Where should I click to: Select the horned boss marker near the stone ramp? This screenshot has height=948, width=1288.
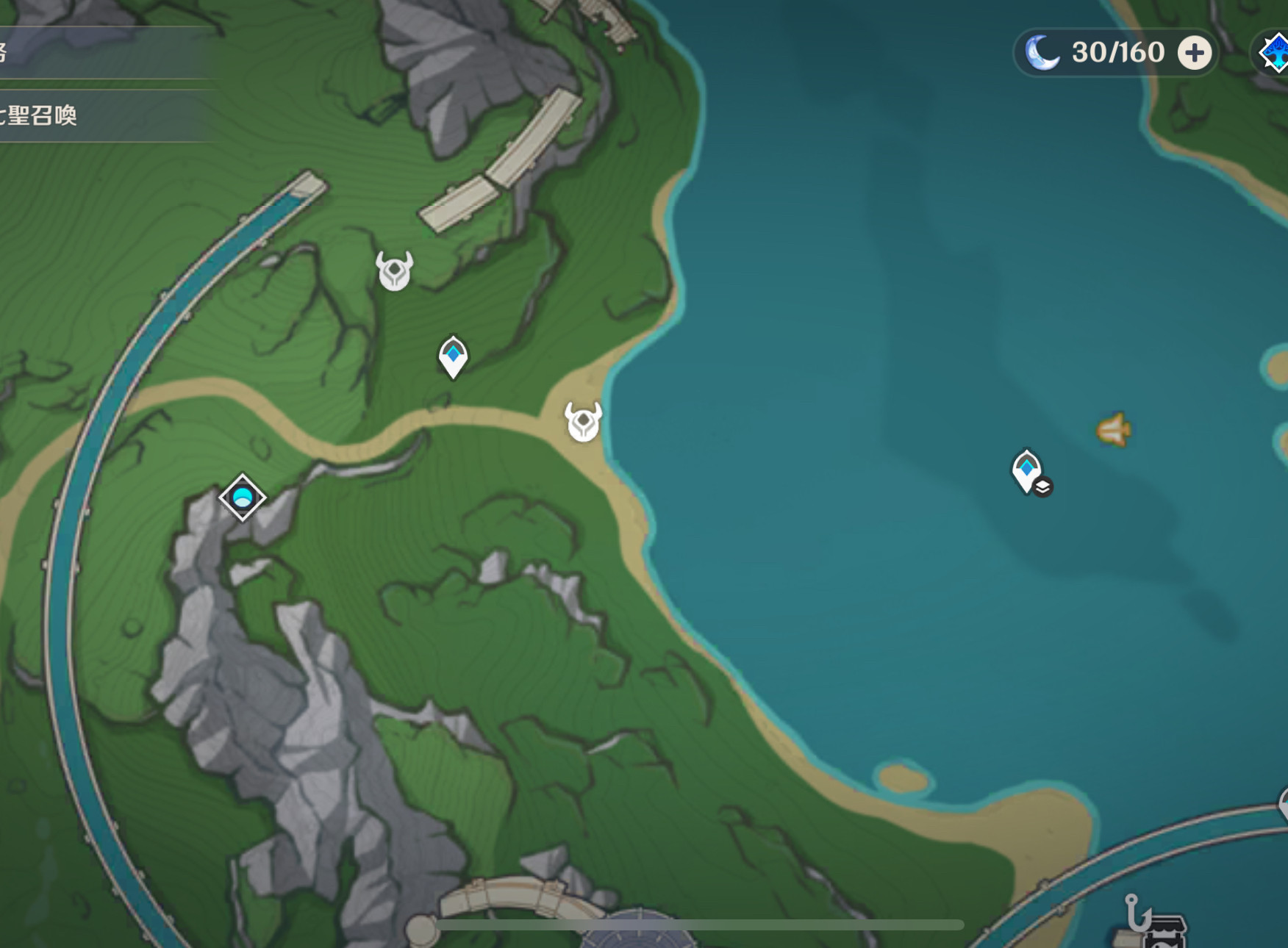[x=395, y=270]
